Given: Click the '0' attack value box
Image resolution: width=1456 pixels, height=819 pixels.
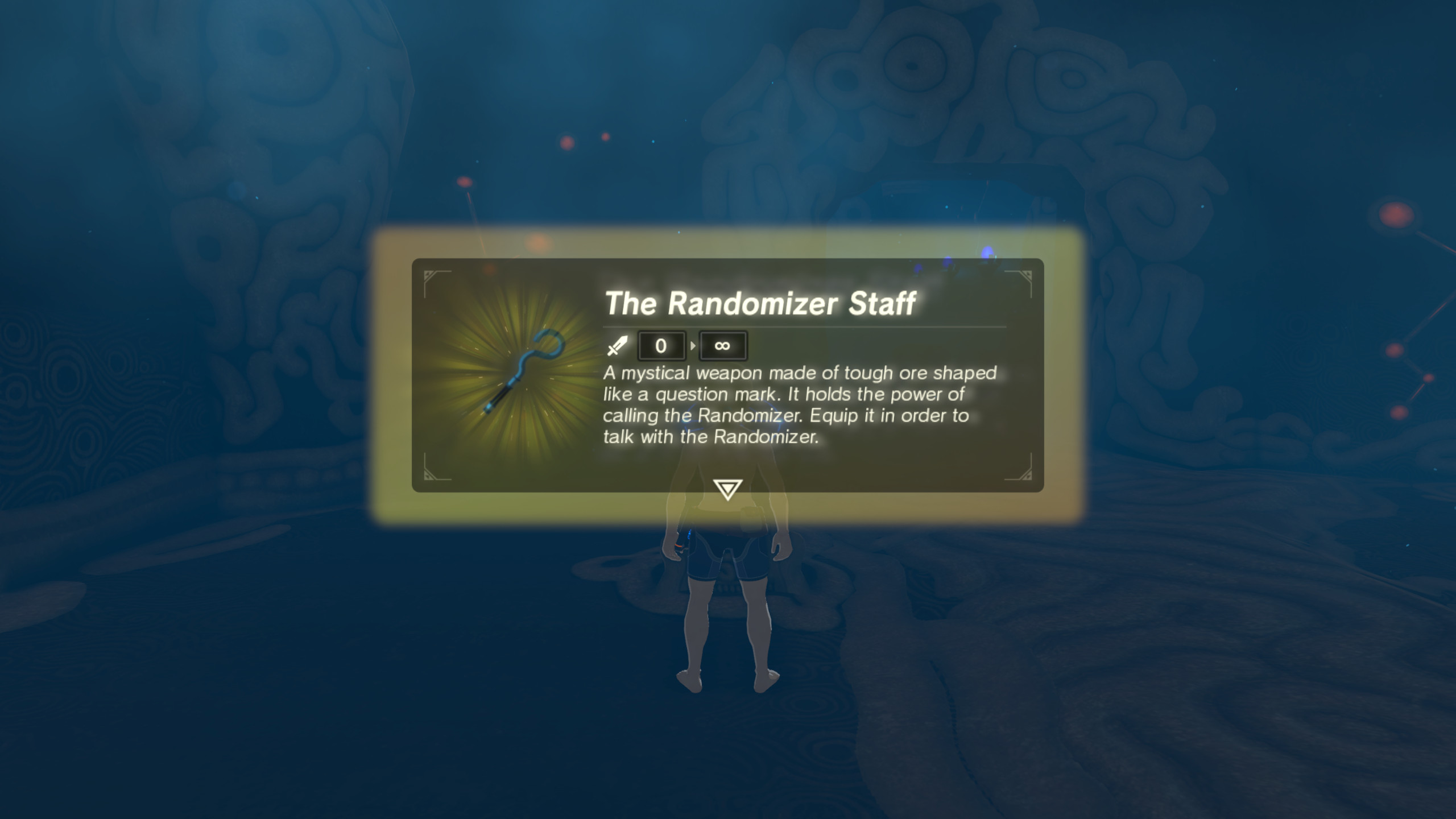Looking at the screenshot, I should coord(661,345).
